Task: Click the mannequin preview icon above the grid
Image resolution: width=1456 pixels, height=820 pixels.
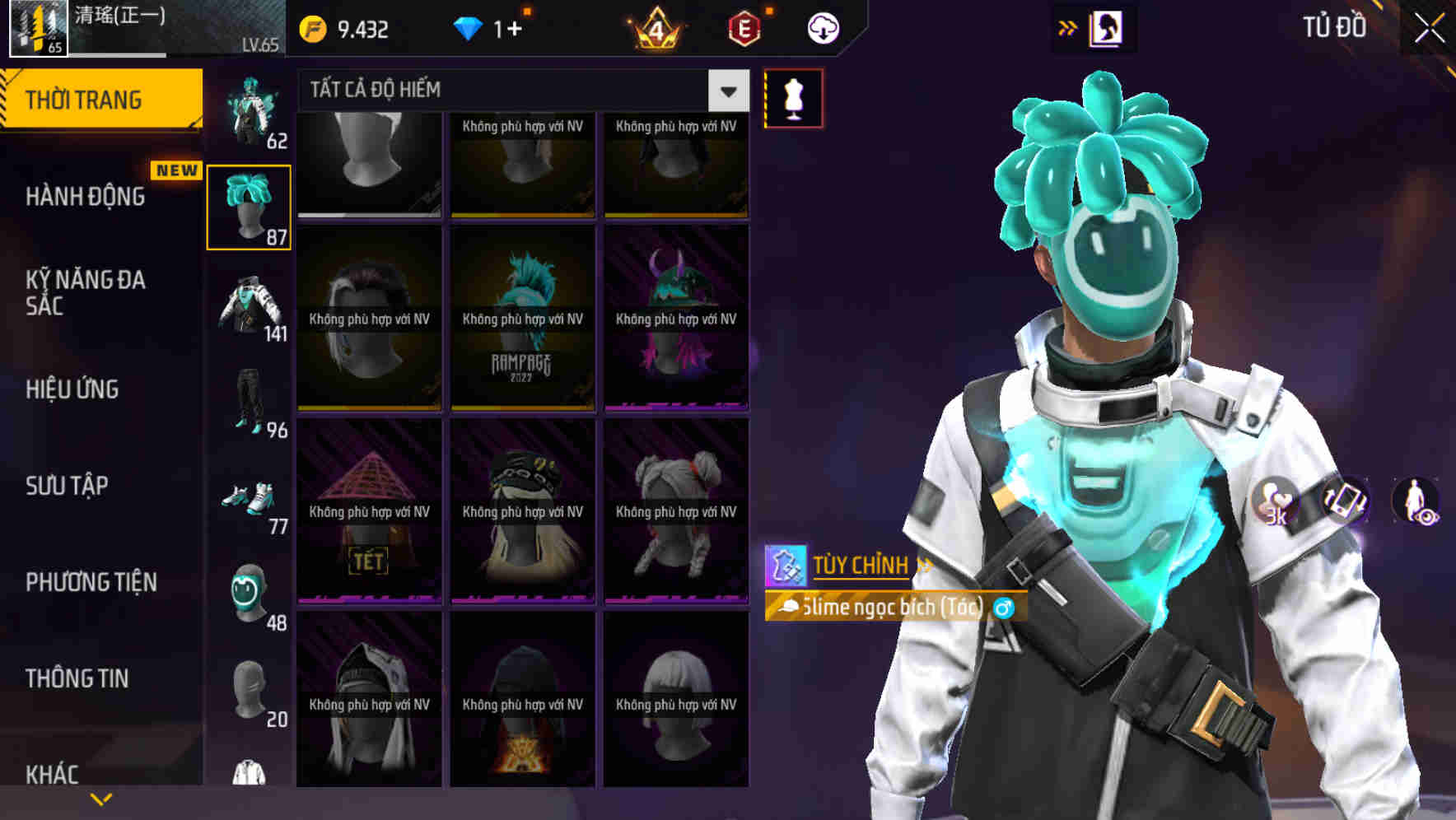Action: tap(793, 97)
